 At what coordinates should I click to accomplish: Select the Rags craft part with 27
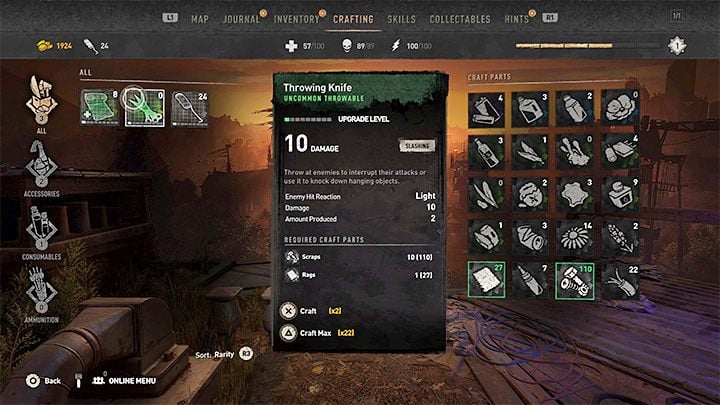(x=486, y=283)
